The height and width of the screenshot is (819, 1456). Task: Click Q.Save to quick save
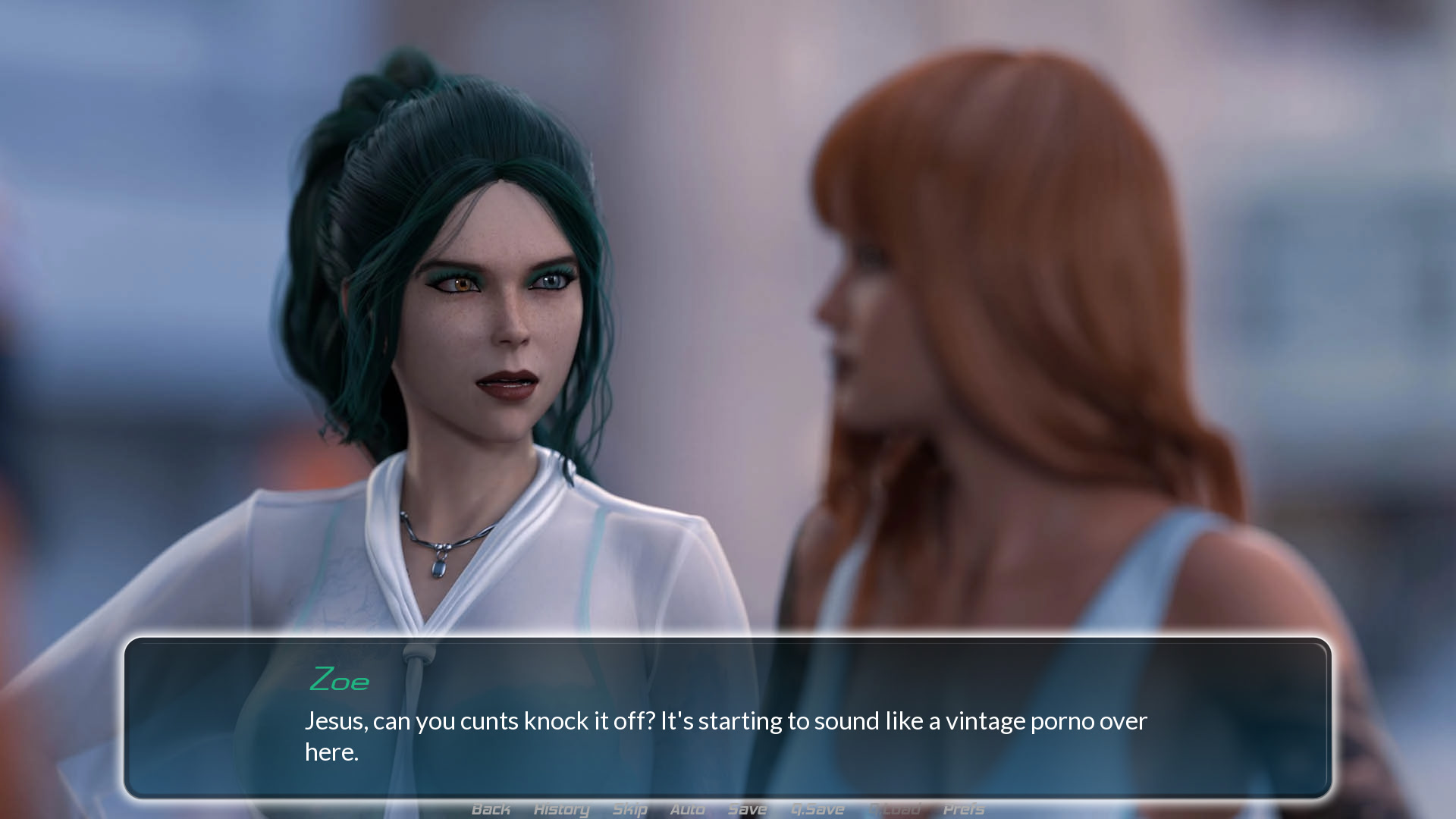817,809
